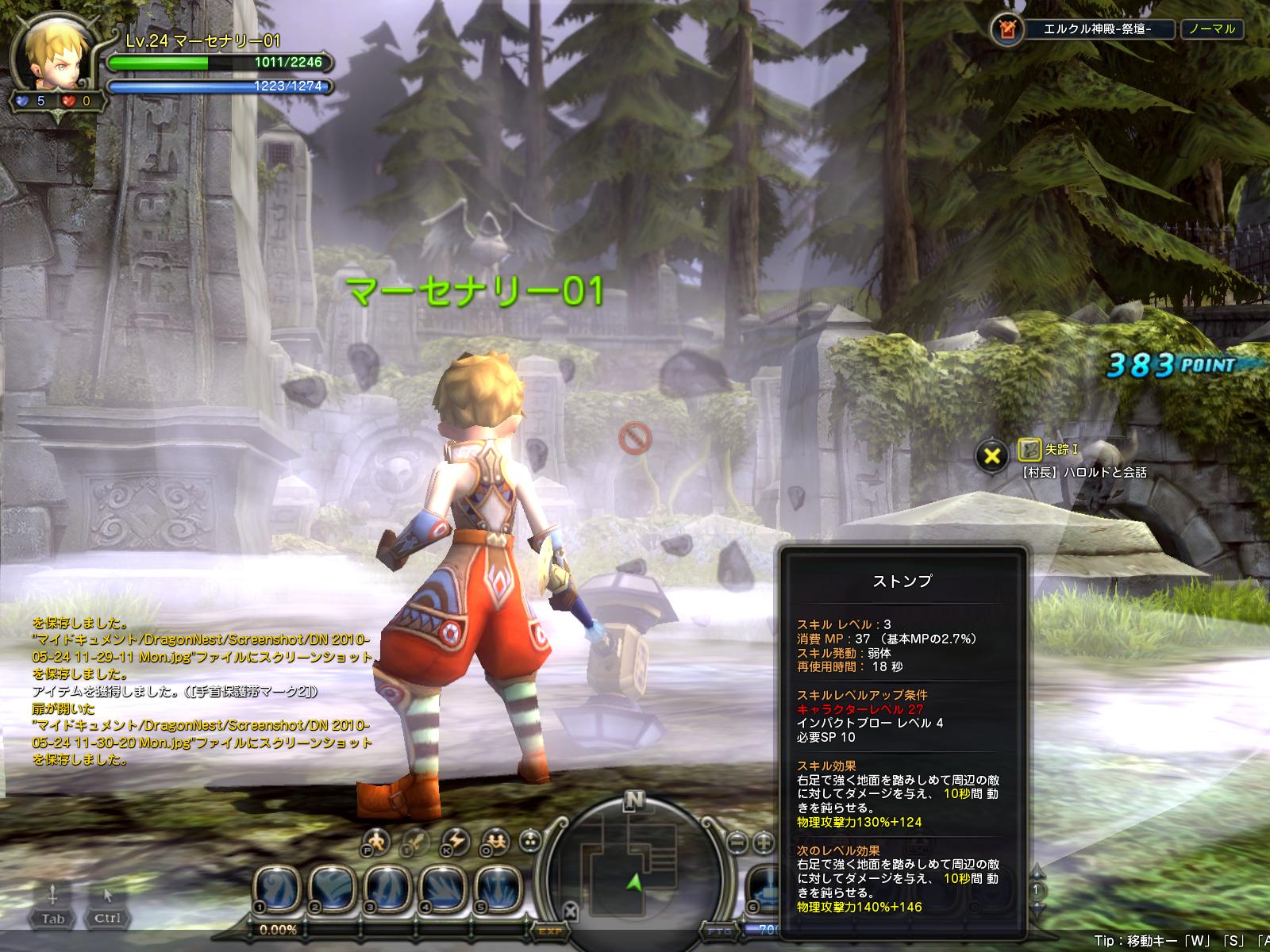Zoom out the minimap with minus button

click(x=738, y=842)
